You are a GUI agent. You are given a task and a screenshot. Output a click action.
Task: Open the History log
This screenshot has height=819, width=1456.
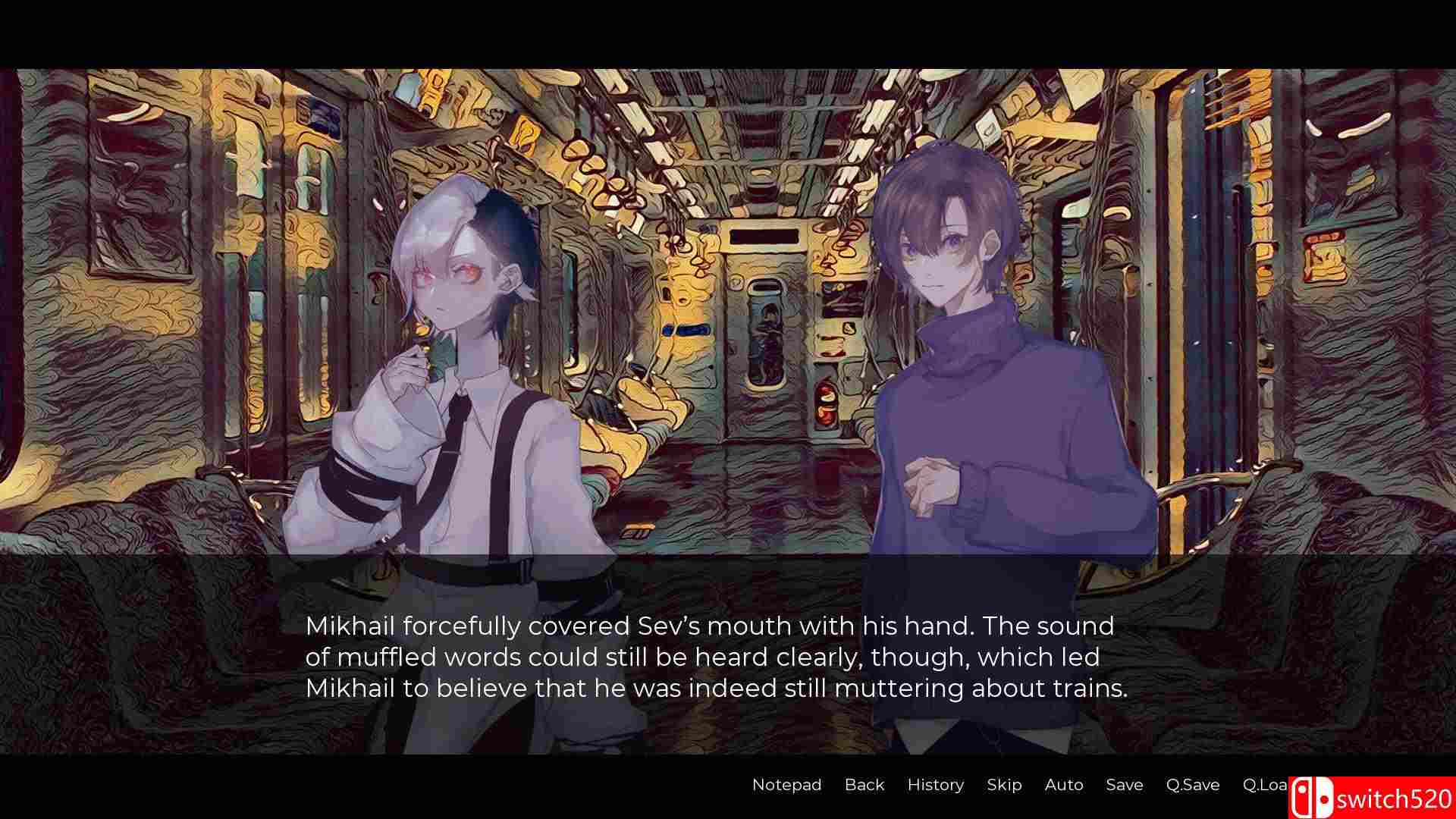[x=935, y=785]
